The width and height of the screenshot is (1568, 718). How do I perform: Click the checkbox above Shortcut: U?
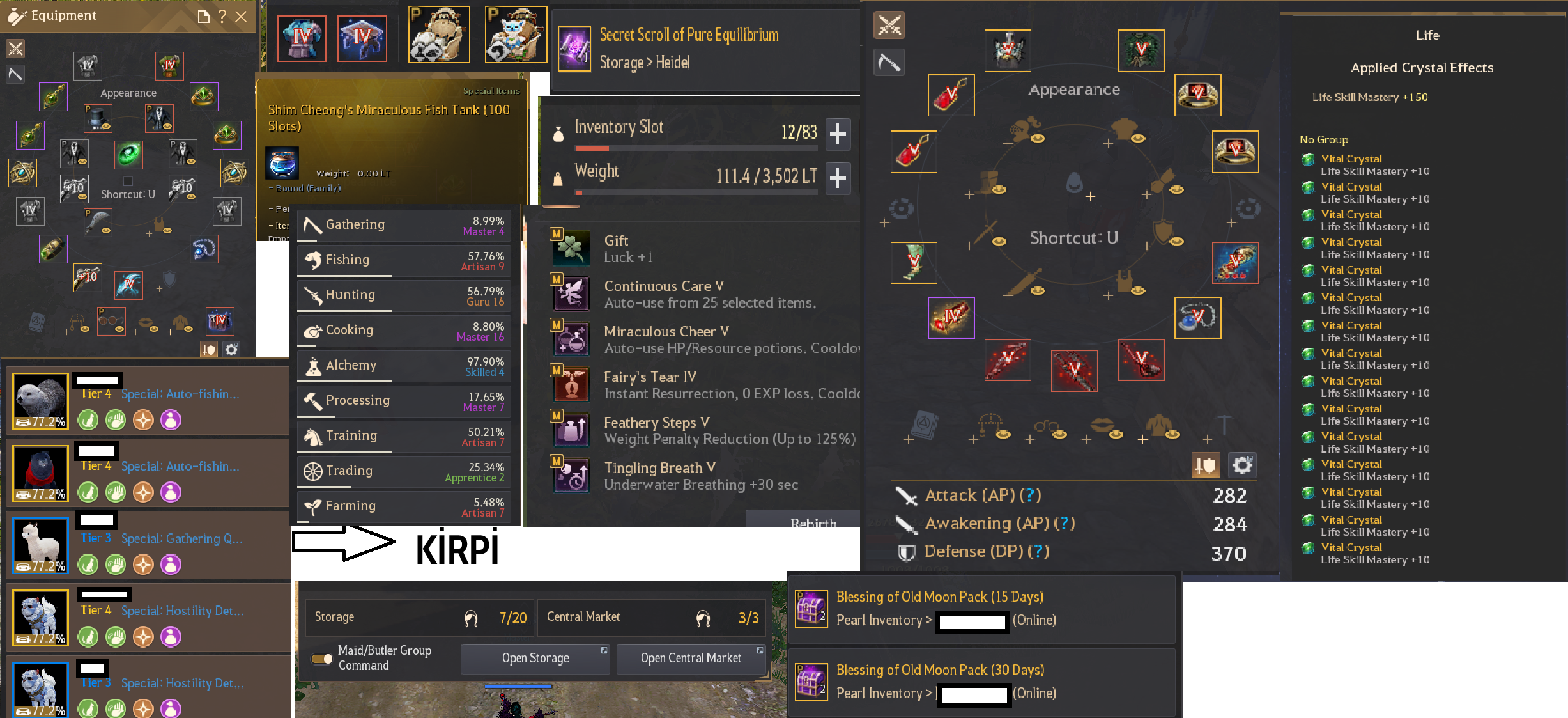128,180
